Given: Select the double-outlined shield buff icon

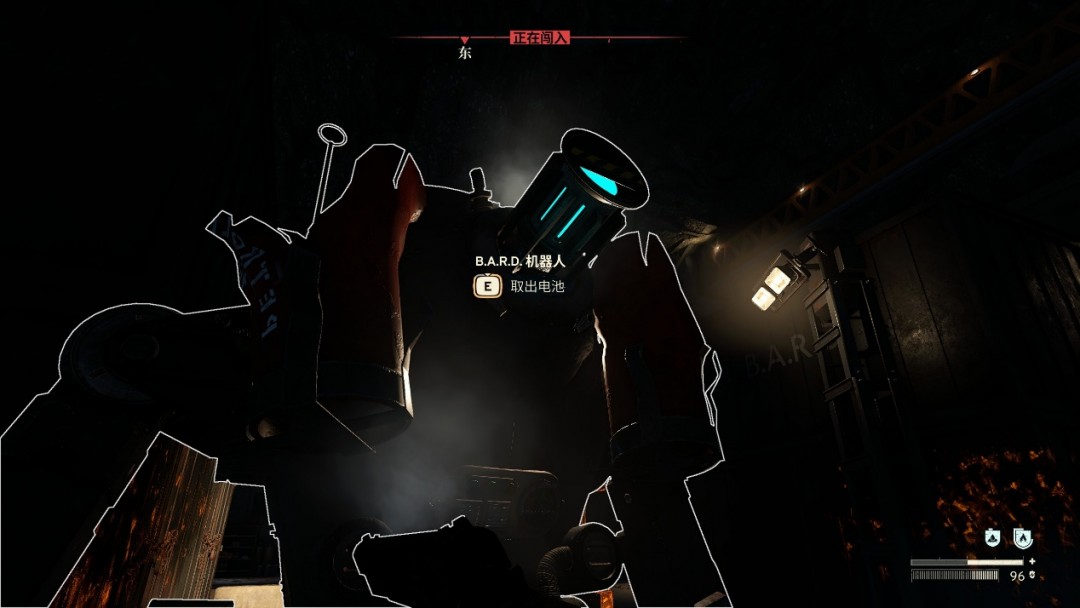Looking at the screenshot, I should 1023,538.
